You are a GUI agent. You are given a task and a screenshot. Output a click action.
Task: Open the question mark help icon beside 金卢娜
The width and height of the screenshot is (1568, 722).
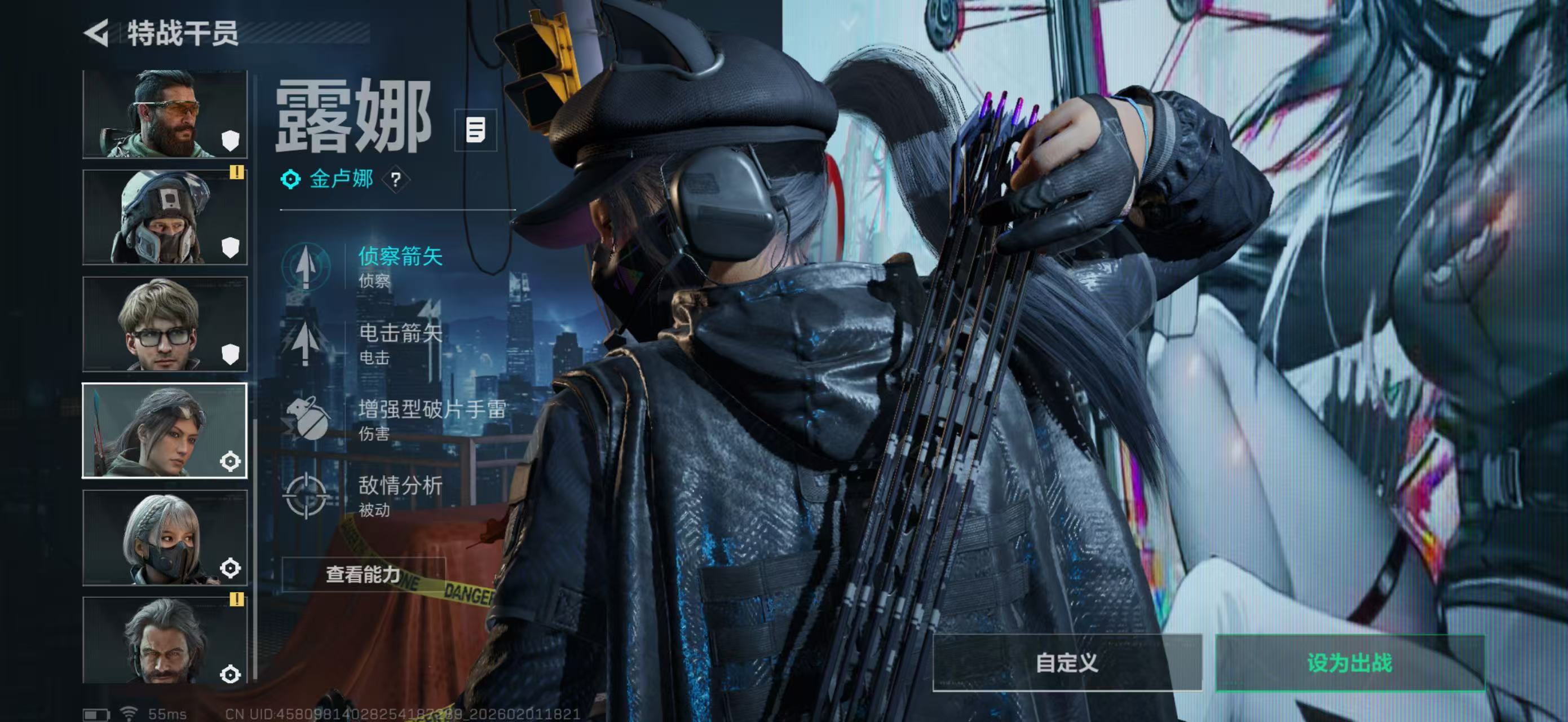pyautogui.click(x=396, y=179)
